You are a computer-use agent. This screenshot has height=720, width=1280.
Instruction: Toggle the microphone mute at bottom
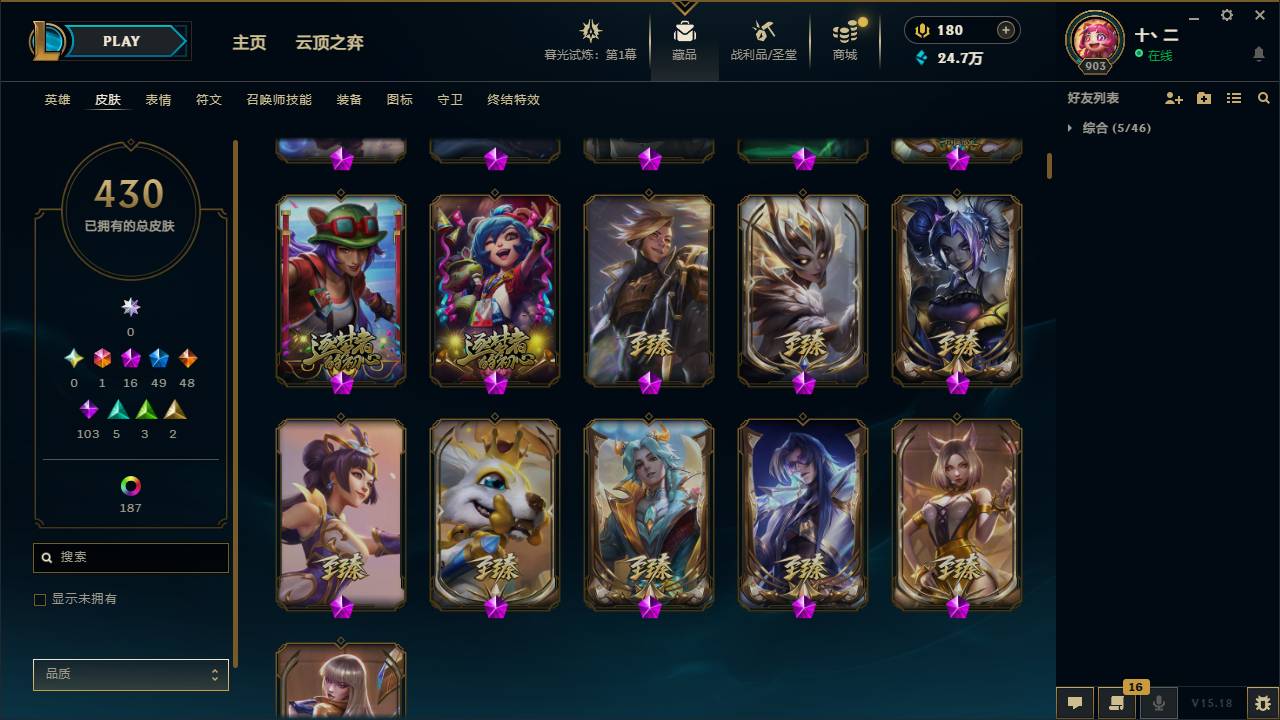(x=1159, y=702)
